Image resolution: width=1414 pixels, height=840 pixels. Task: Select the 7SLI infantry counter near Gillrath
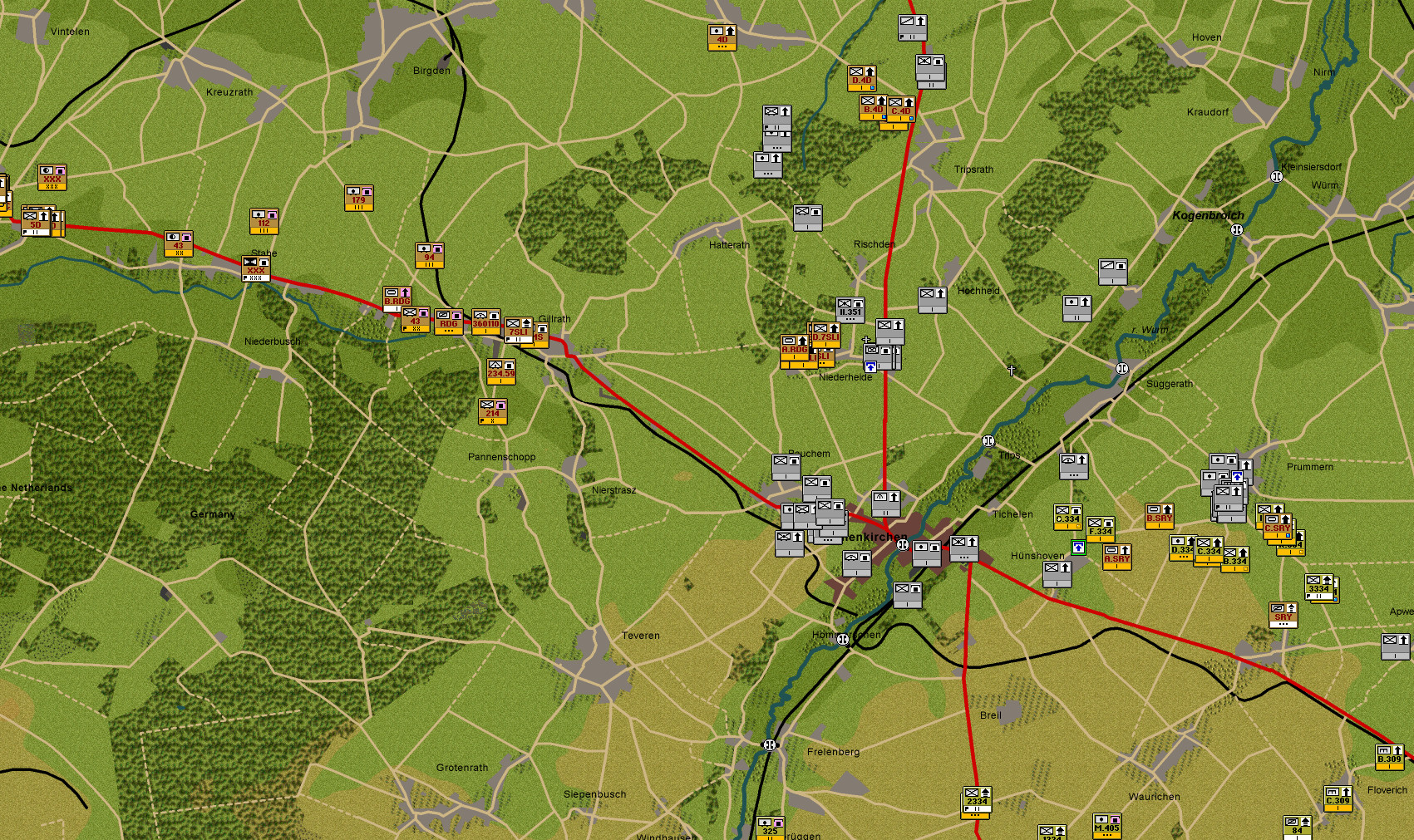tap(519, 331)
